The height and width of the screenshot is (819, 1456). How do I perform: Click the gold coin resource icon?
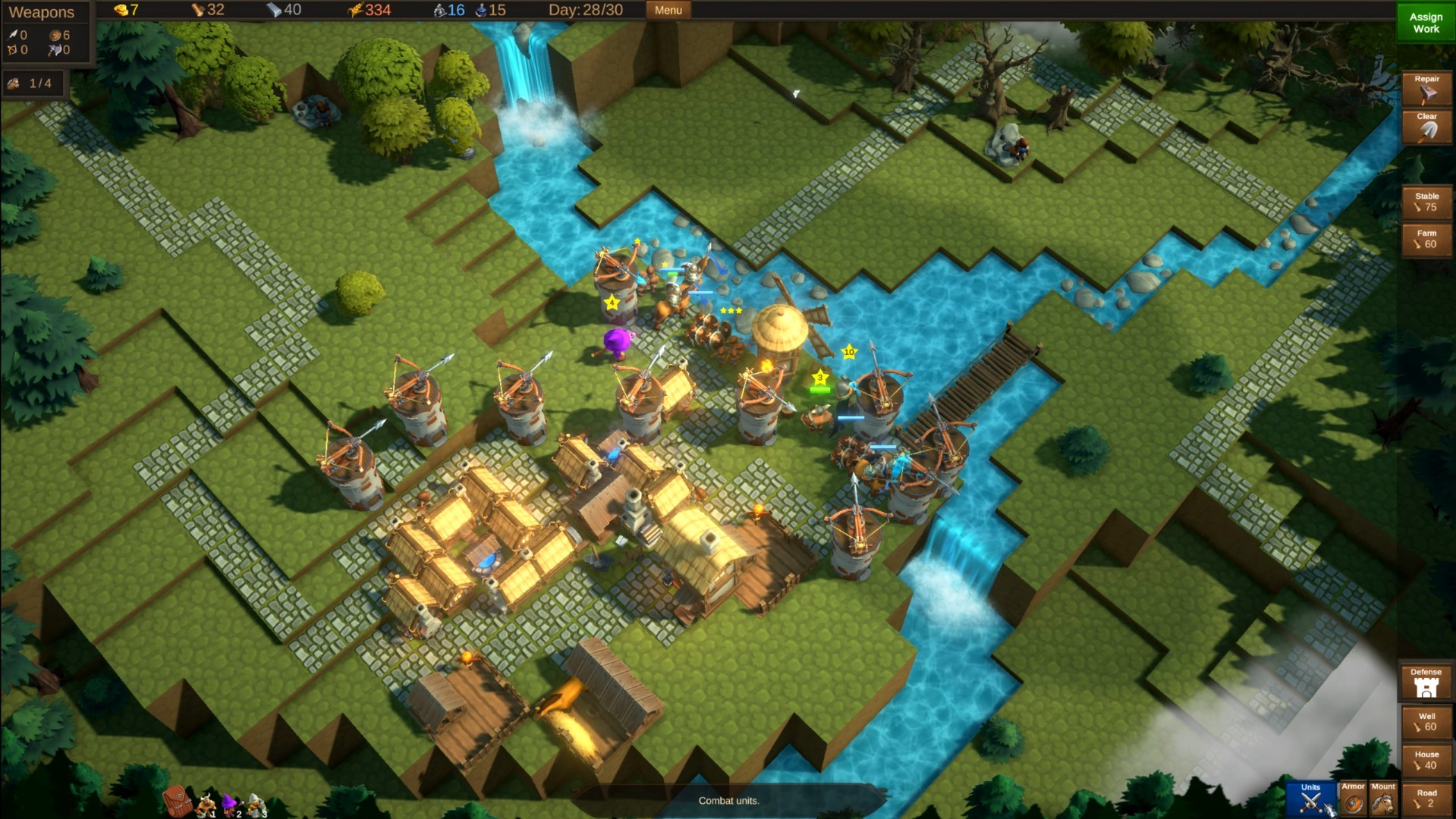pyautogui.click(x=121, y=10)
